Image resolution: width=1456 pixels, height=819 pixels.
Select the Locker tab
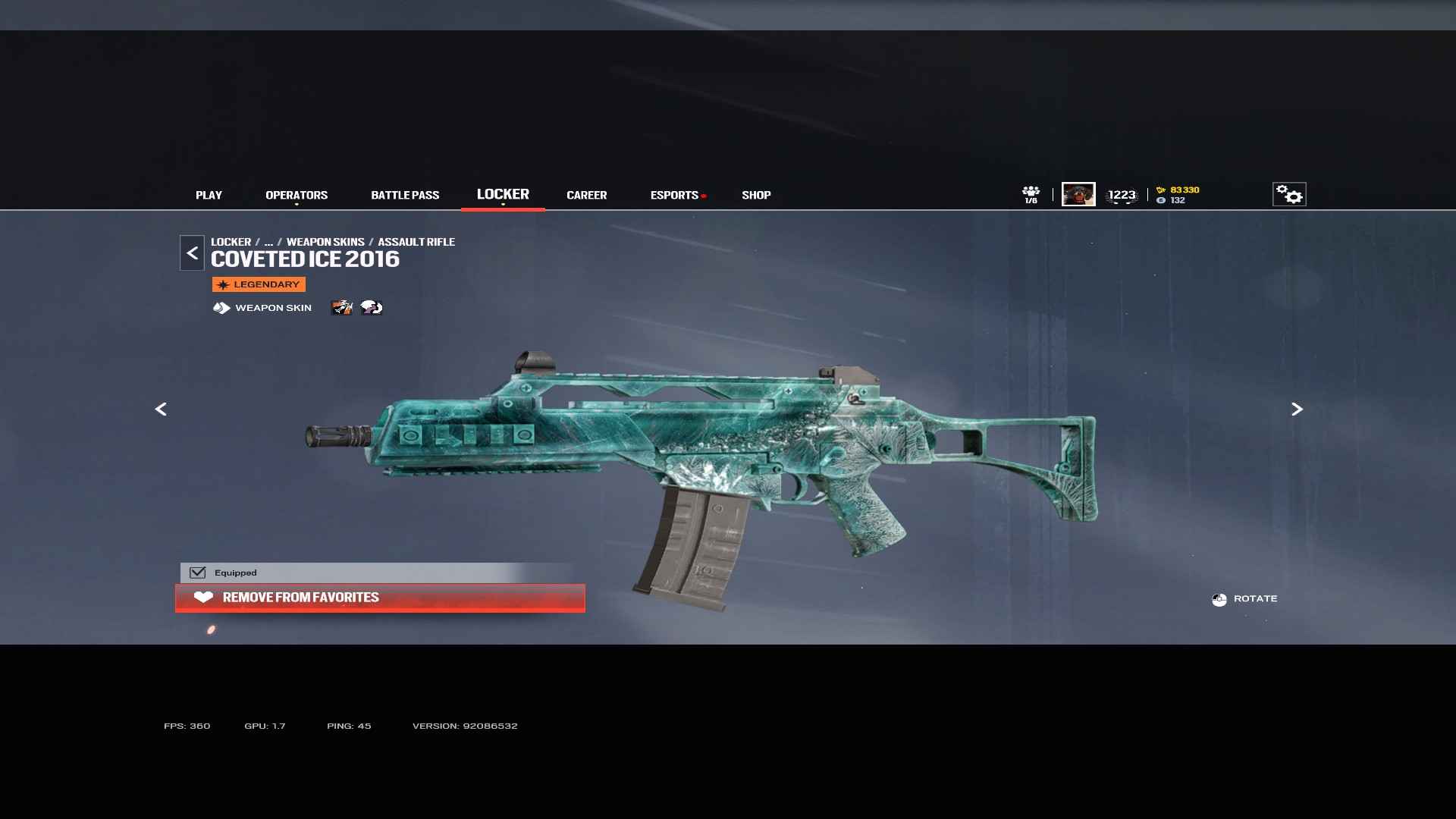[x=503, y=194]
